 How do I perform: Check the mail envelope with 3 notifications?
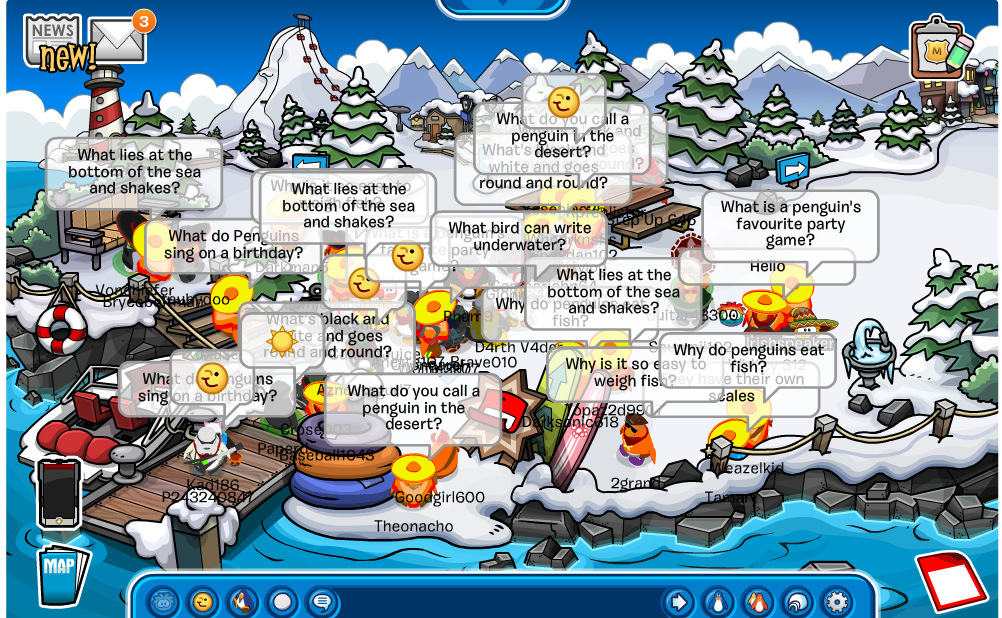click(118, 39)
